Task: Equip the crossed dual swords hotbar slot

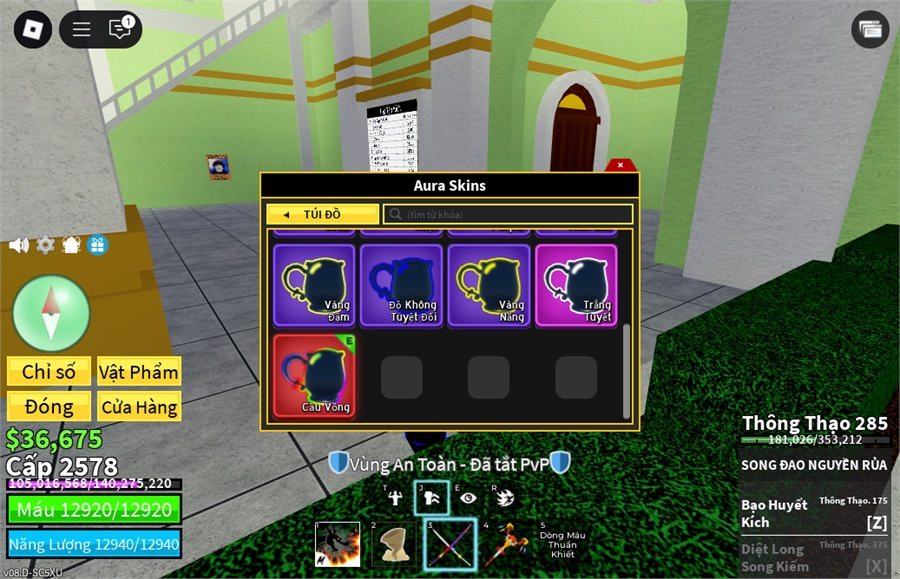Action: coord(450,545)
